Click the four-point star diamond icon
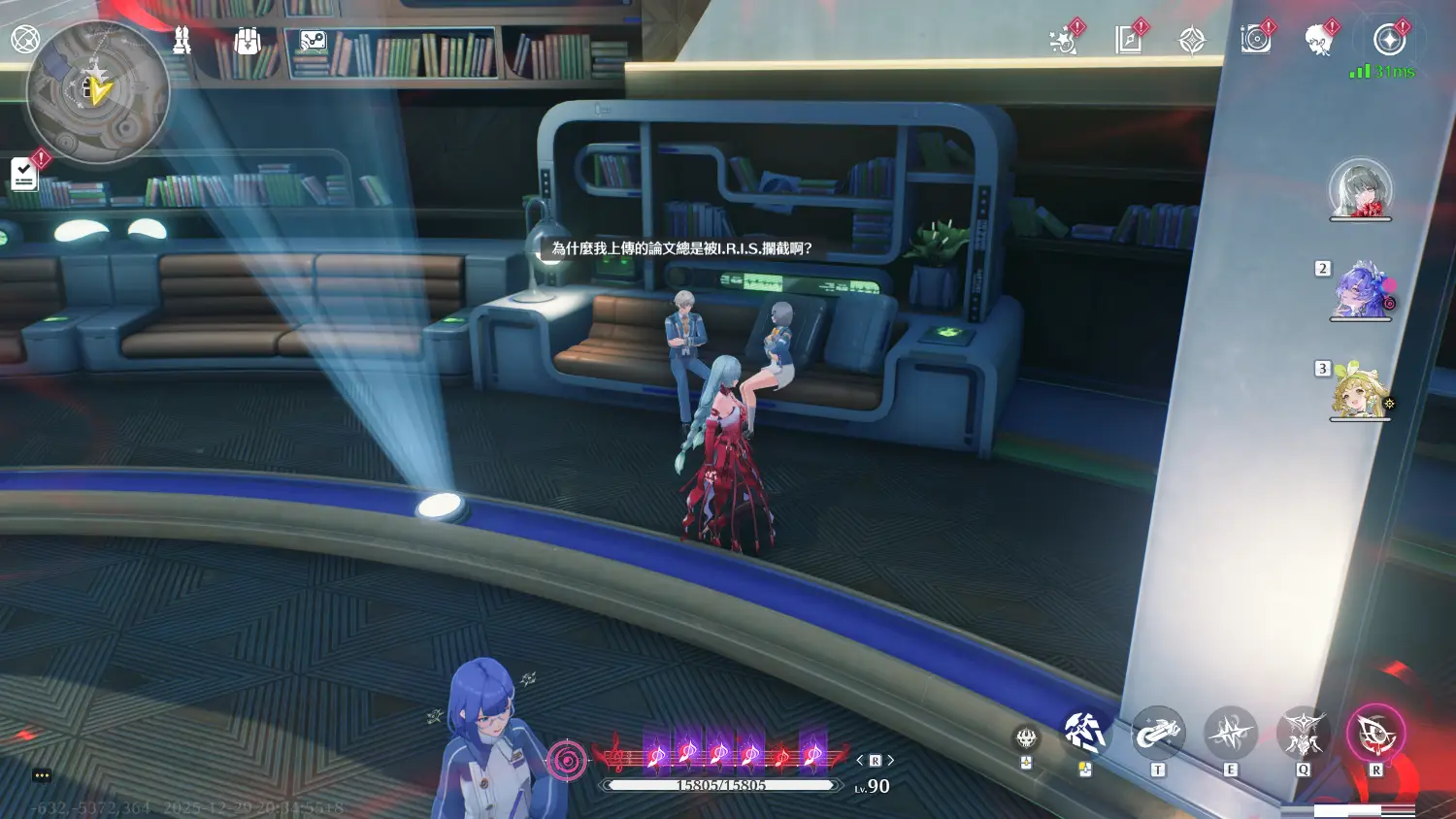The width and height of the screenshot is (1456, 819). pyautogui.click(x=1192, y=41)
